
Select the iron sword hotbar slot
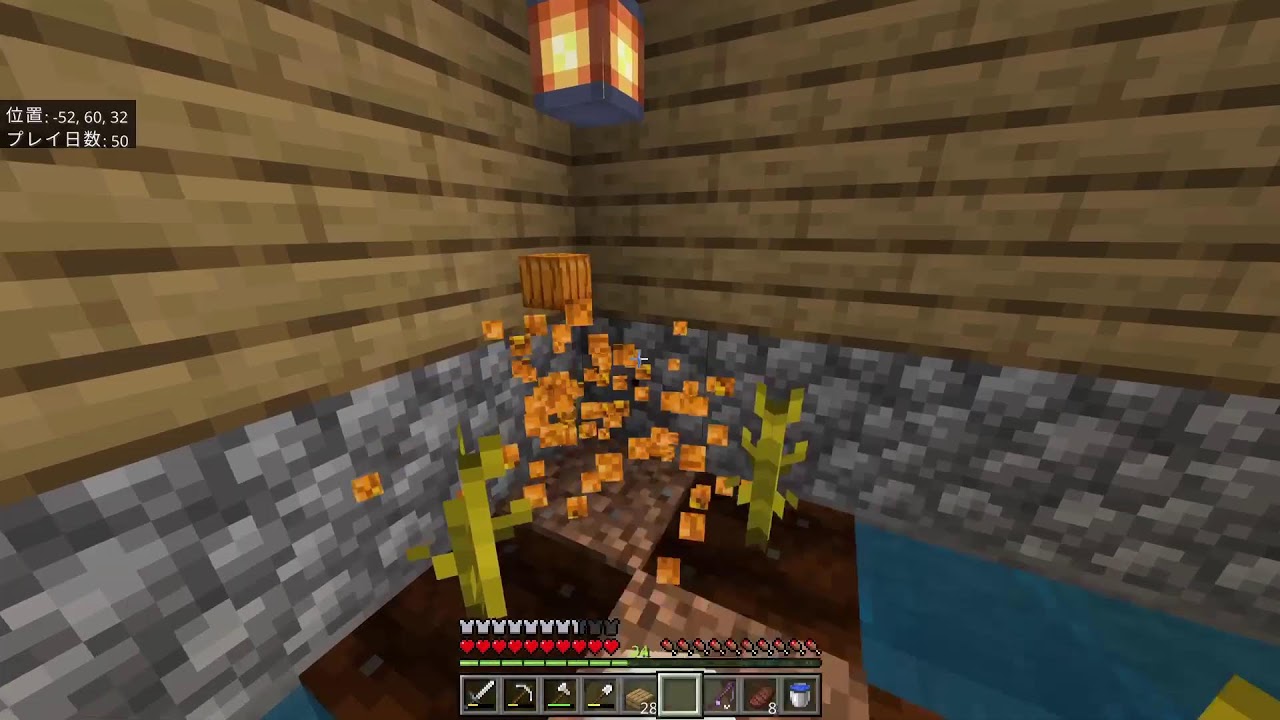click(x=479, y=694)
